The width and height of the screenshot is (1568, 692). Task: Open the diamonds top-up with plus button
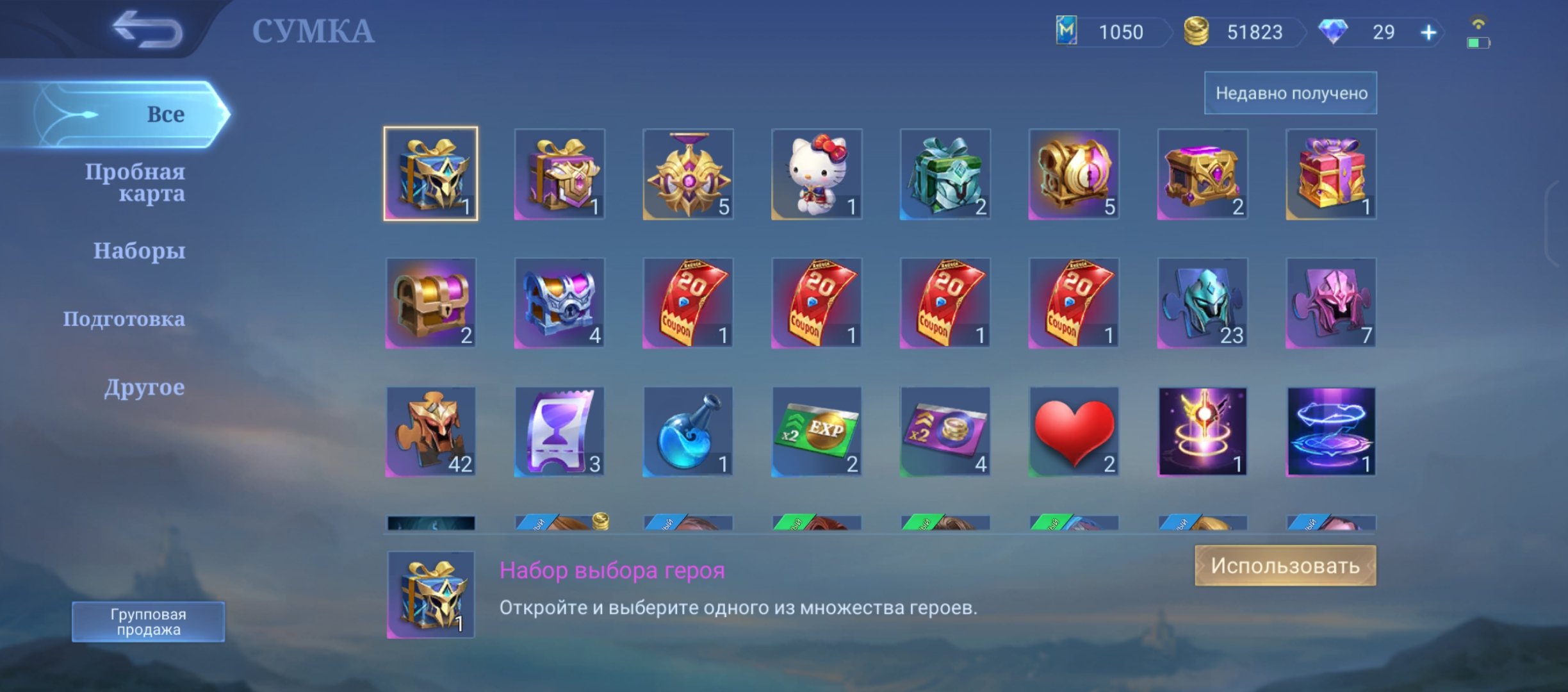click(1428, 32)
